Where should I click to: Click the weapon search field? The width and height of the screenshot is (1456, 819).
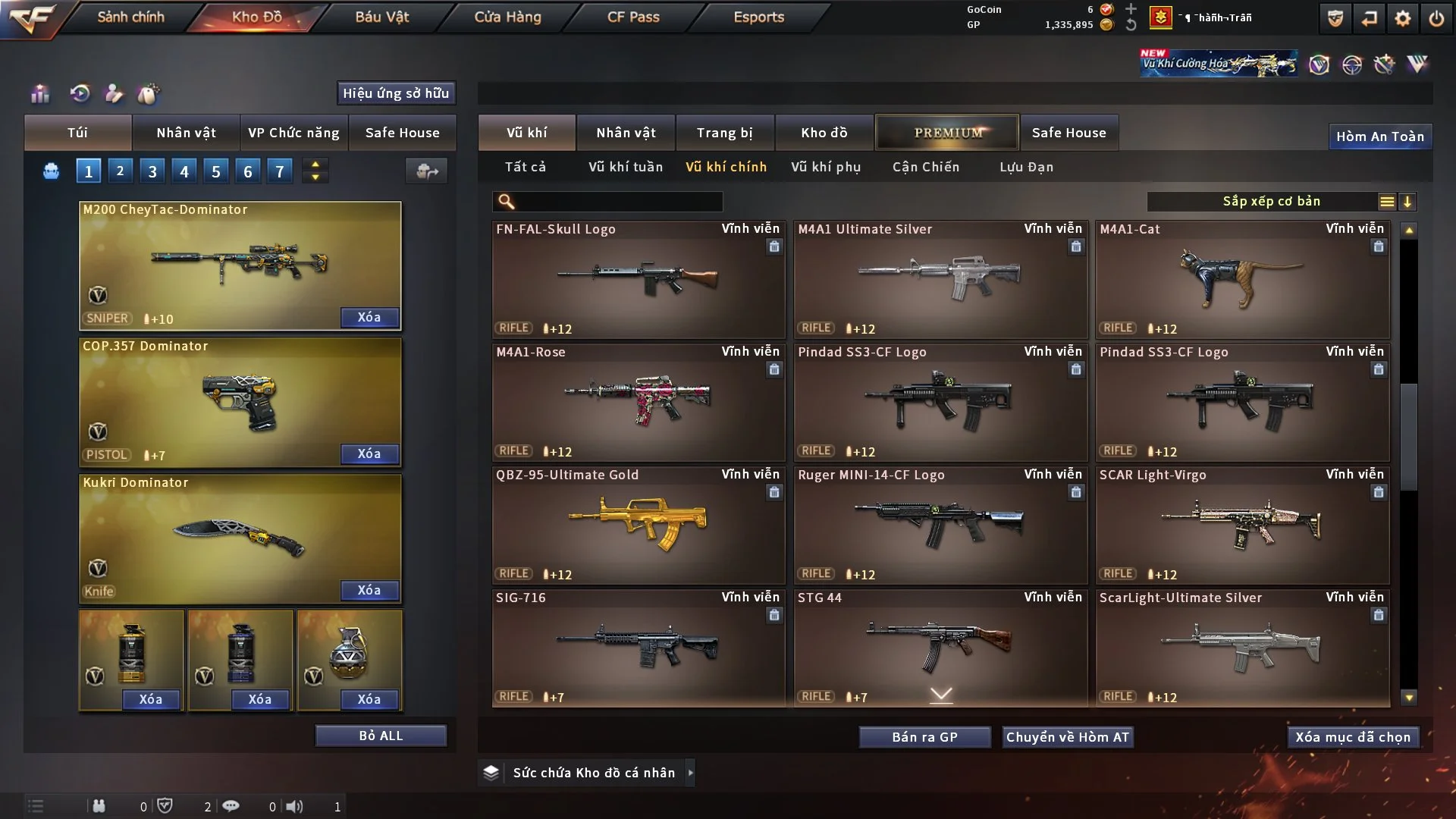tap(618, 202)
